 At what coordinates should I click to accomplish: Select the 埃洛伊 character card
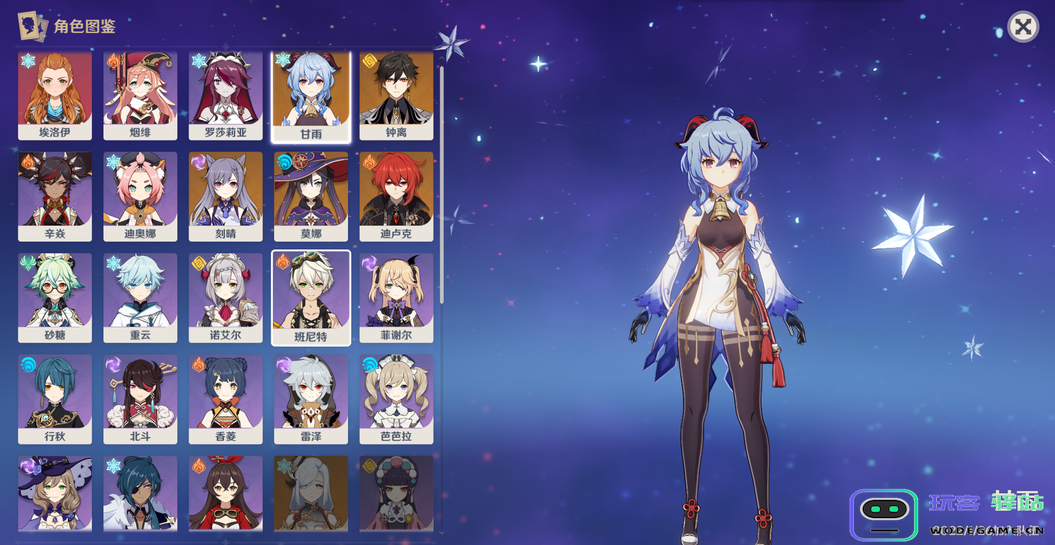point(55,95)
